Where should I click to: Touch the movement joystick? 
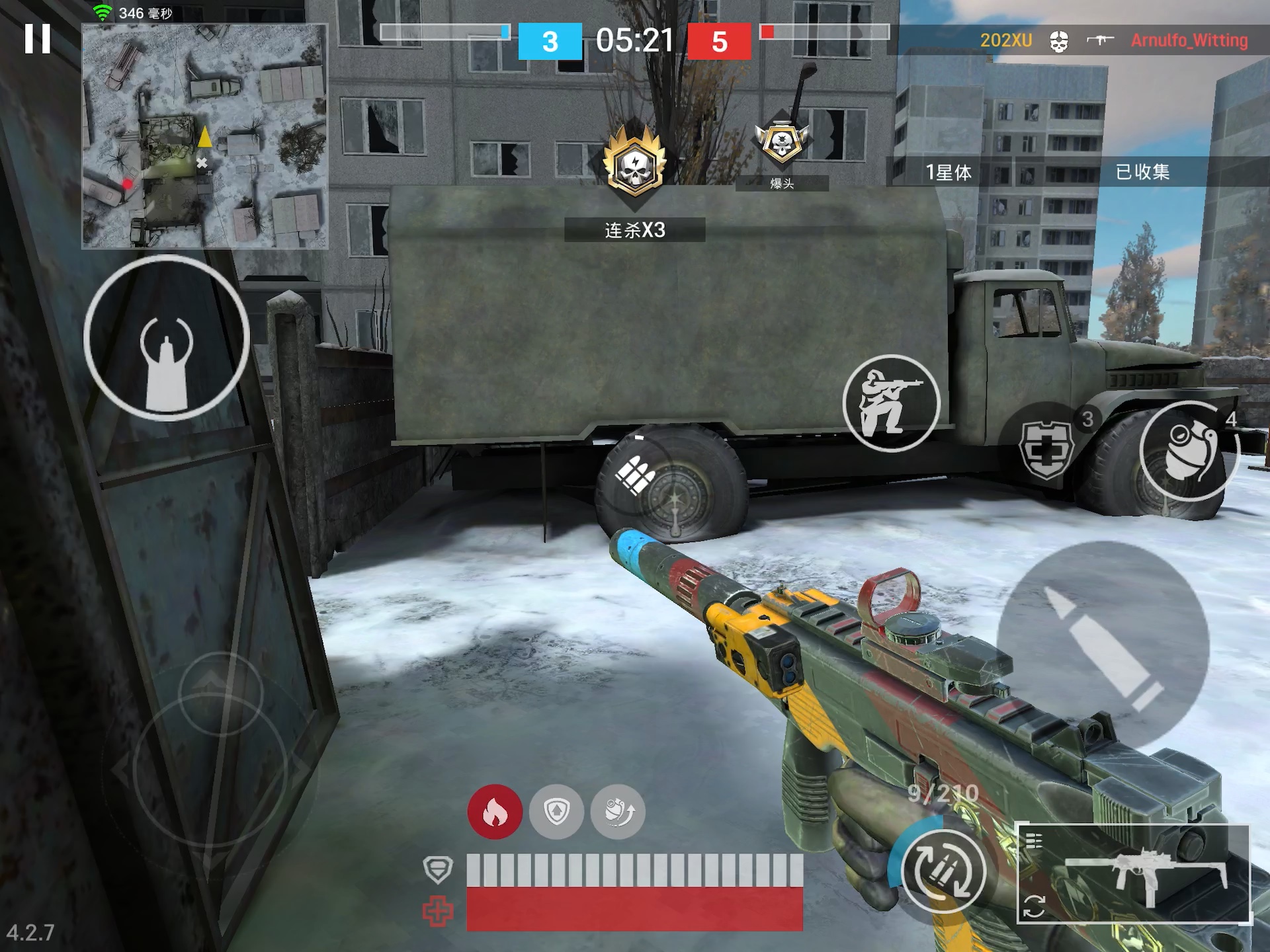pyautogui.click(x=210, y=770)
